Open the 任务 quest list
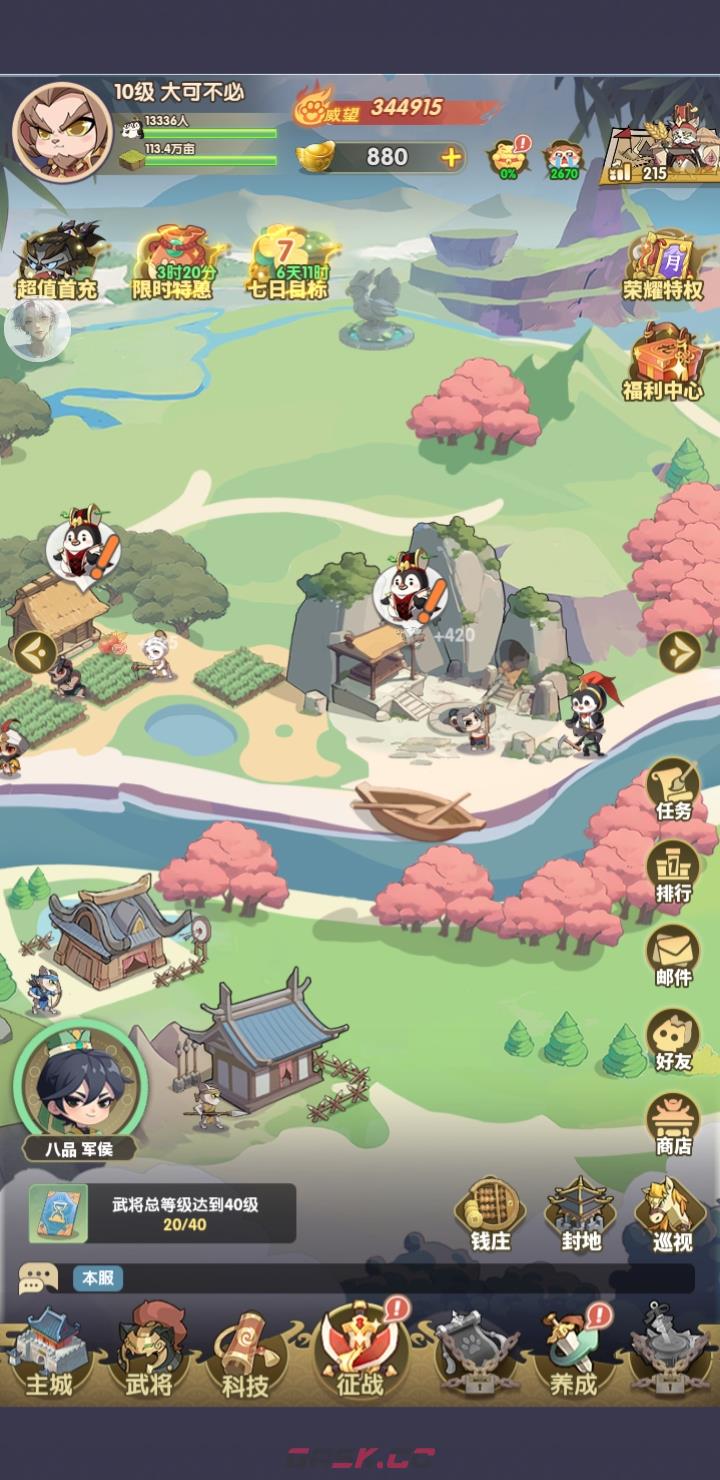This screenshot has width=720, height=1480. pyautogui.click(x=673, y=789)
